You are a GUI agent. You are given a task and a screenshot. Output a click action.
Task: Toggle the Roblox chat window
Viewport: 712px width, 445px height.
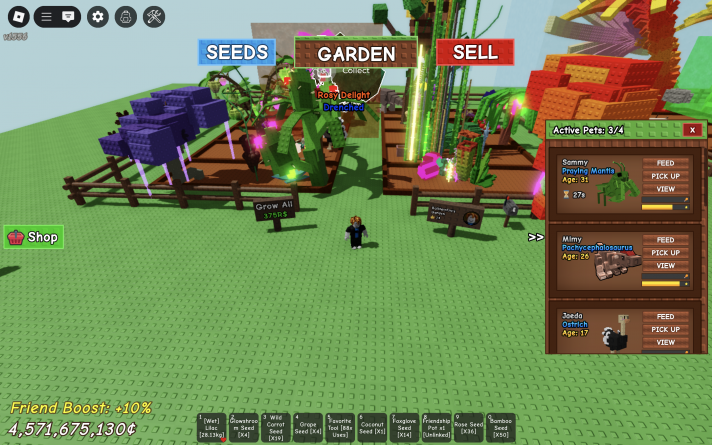click(68, 16)
